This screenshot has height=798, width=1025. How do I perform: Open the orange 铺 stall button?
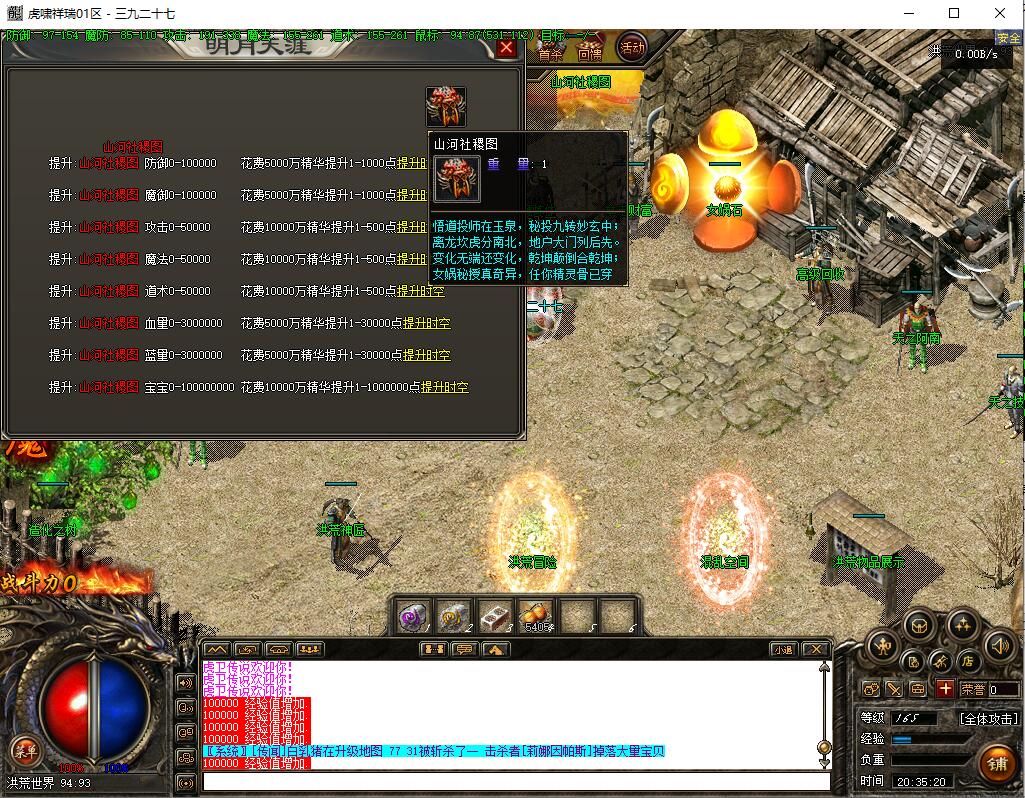click(x=997, y=765)
